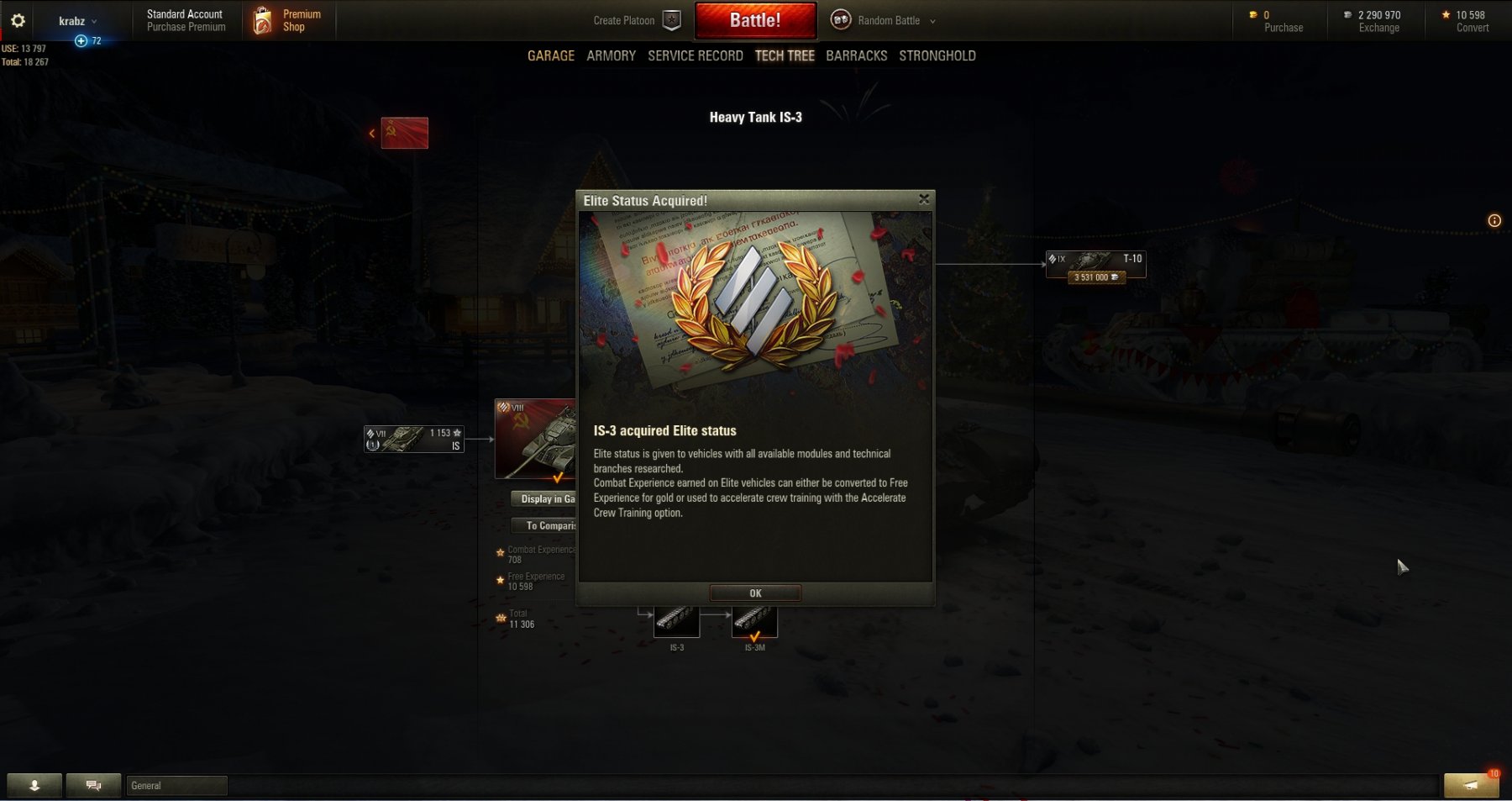The height and width of the screenshot is (801, 1512).
Task: Open the General chat channel
Action: coord(176,785)
